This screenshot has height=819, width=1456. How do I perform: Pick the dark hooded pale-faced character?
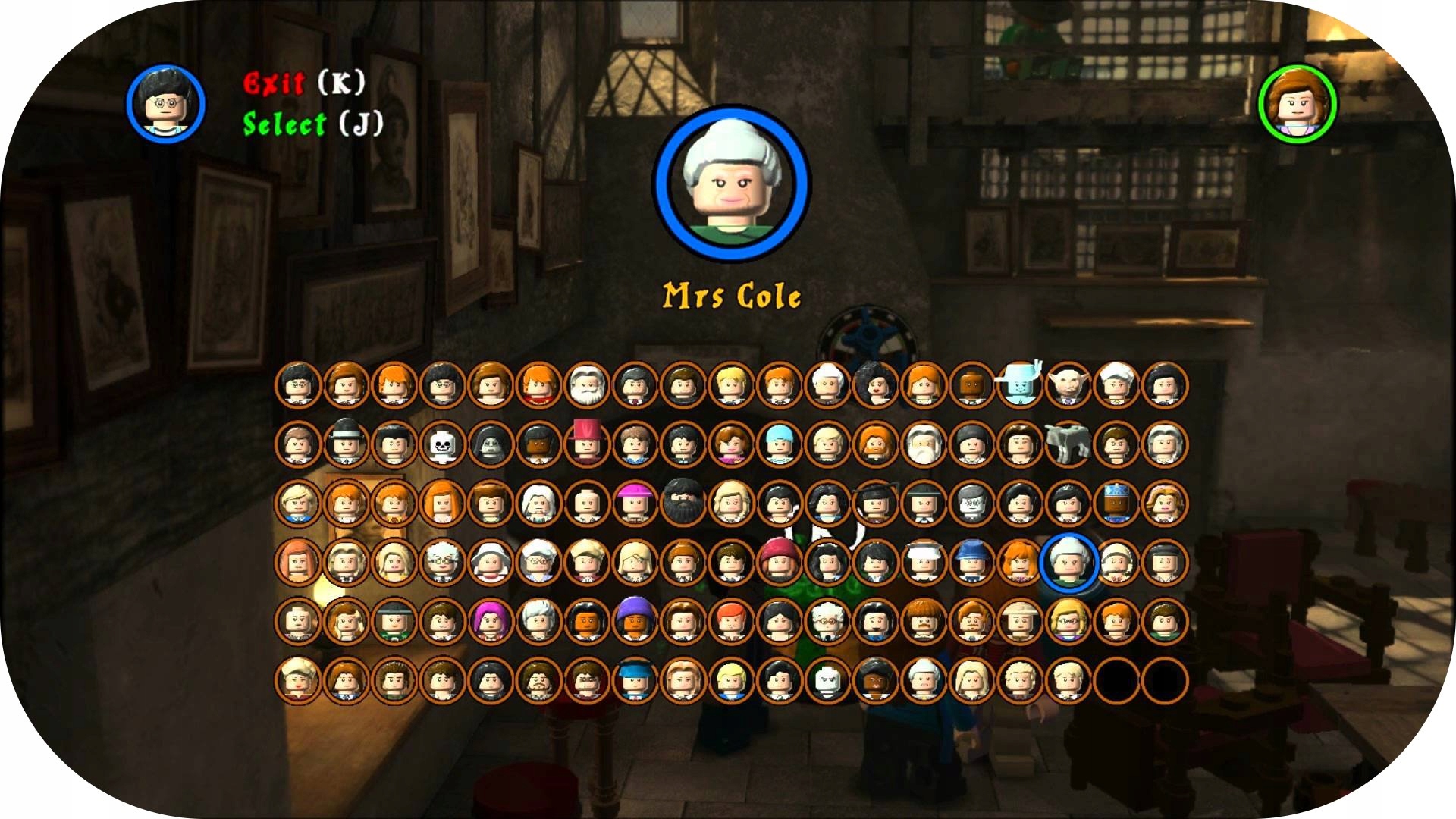[490, 444]
